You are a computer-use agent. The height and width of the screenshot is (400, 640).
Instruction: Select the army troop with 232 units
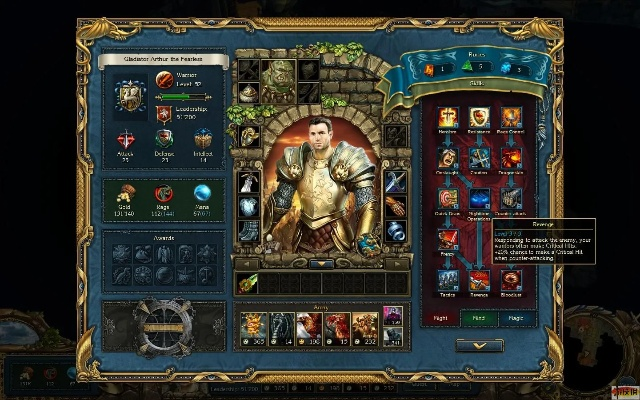(x=365, y=327)
